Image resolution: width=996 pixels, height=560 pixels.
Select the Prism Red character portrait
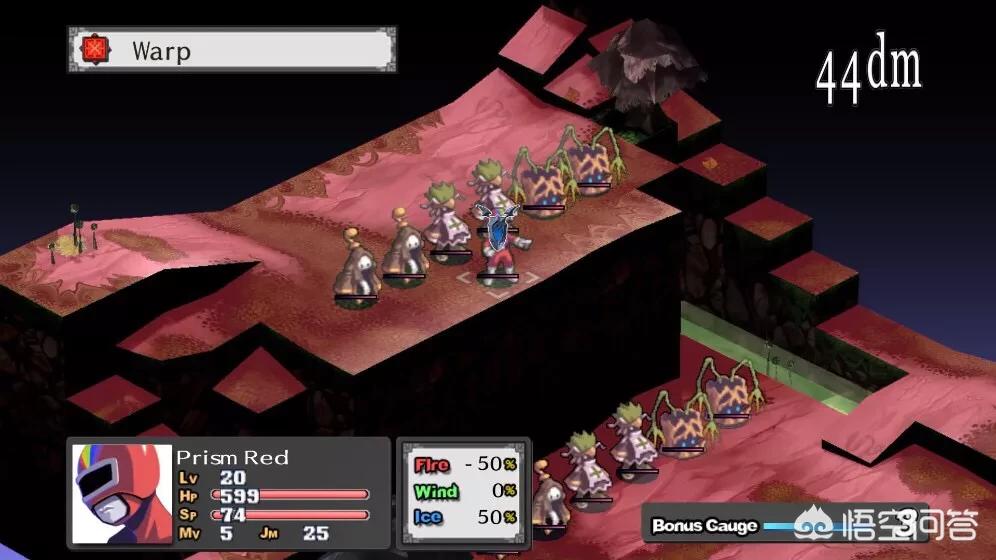point(122,493)
